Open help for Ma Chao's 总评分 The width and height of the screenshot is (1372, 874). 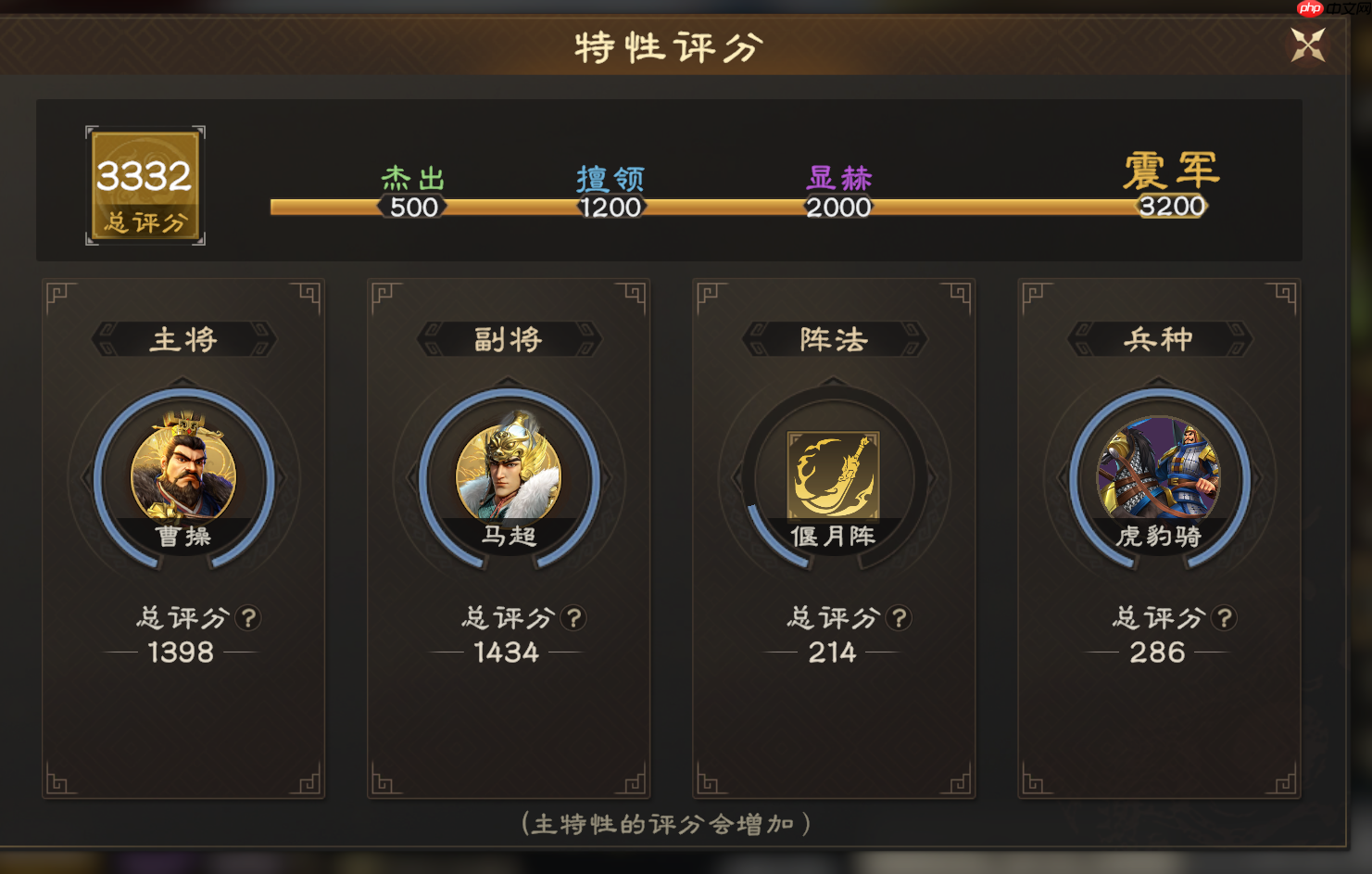[x=574, y=617]
